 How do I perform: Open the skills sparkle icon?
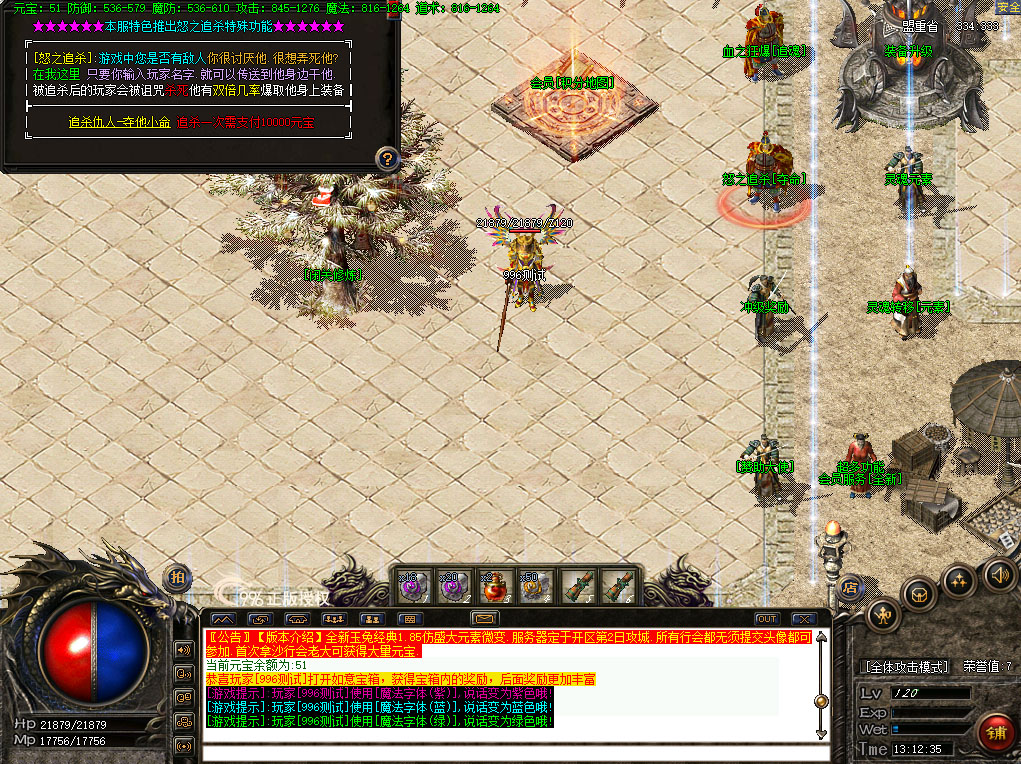(x=959, y=580)
